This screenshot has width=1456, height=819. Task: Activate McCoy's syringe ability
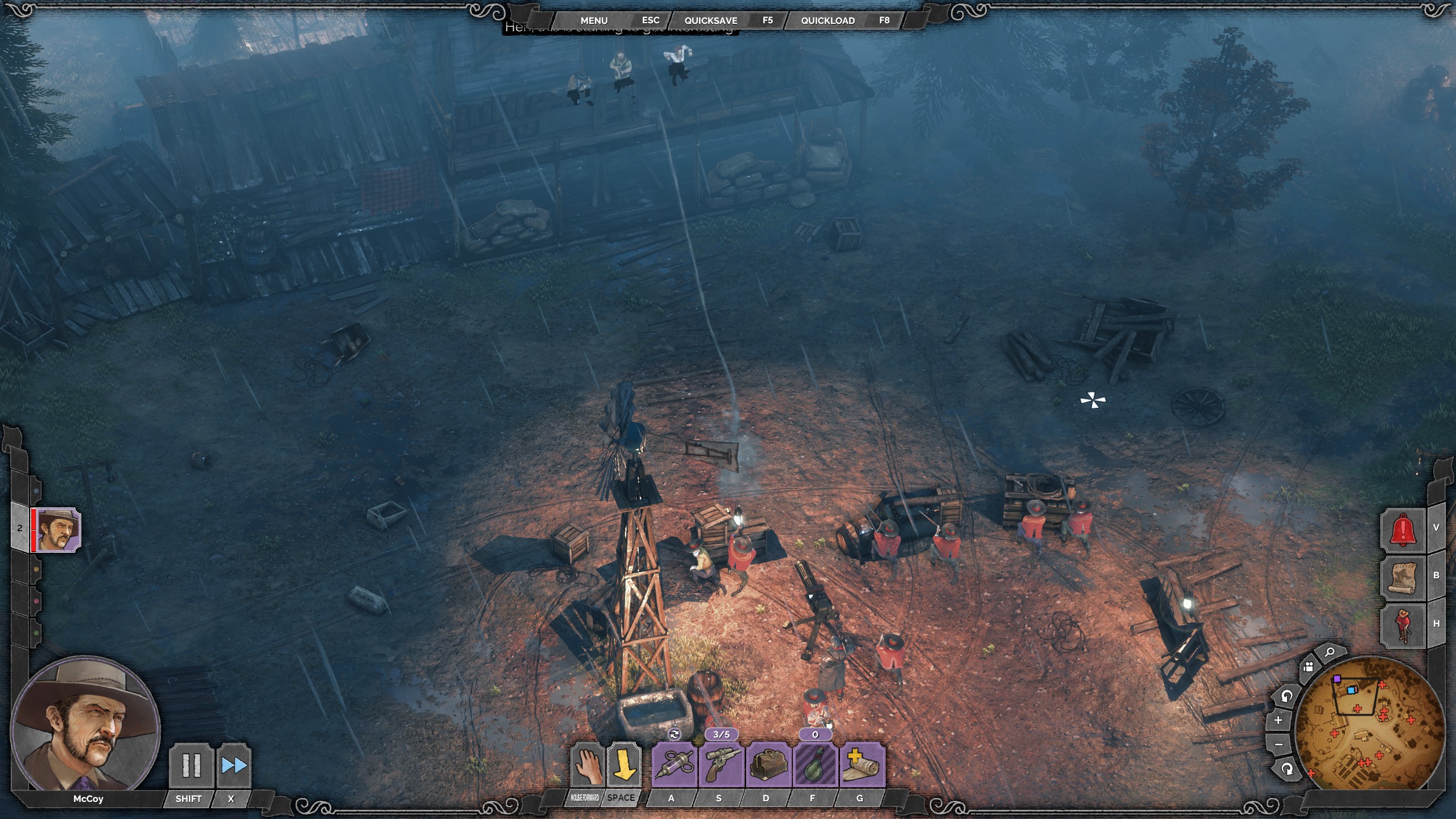point(674,766)
